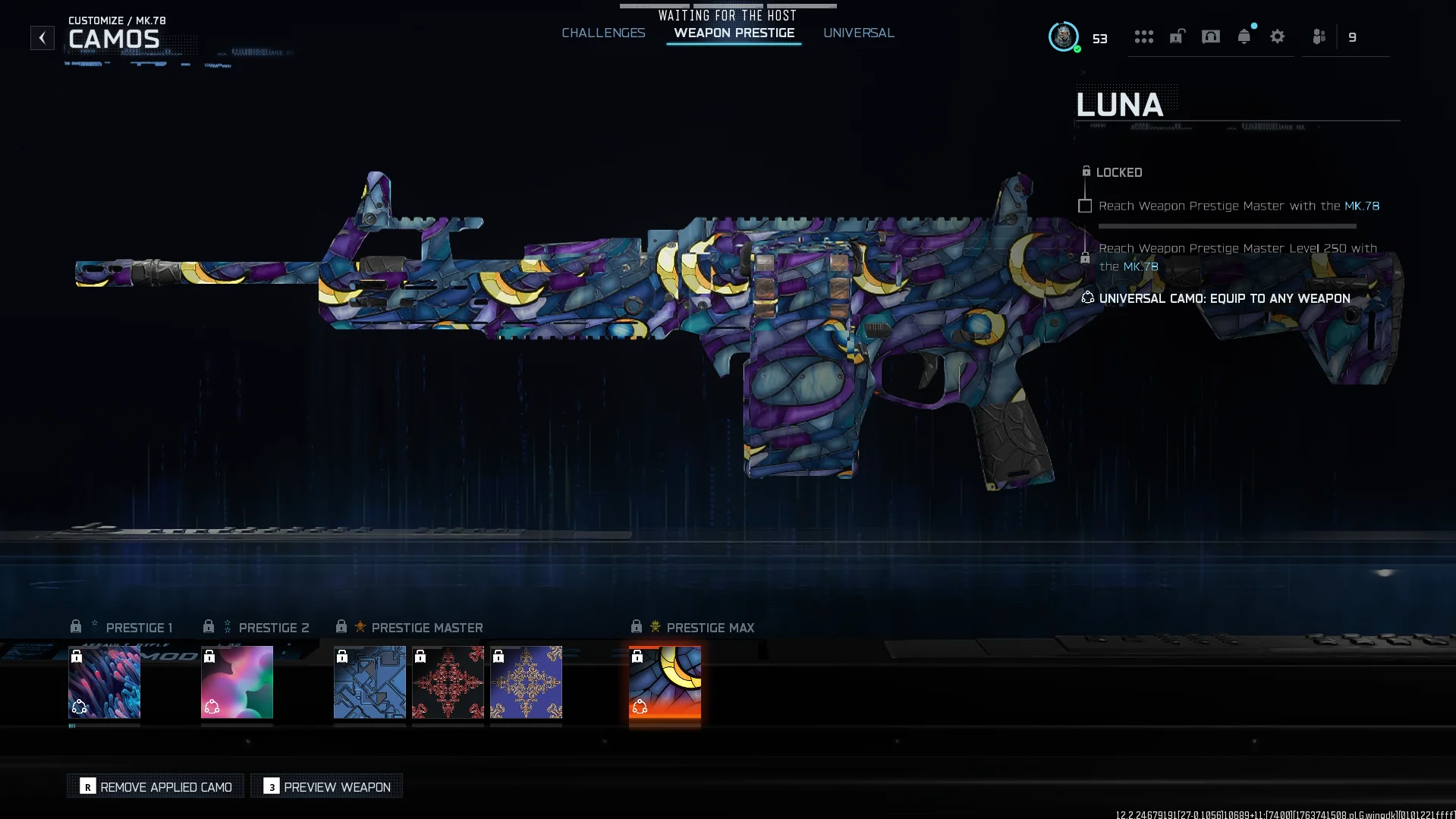Show notifications via the bell icon

click(x=1244, y=36)
